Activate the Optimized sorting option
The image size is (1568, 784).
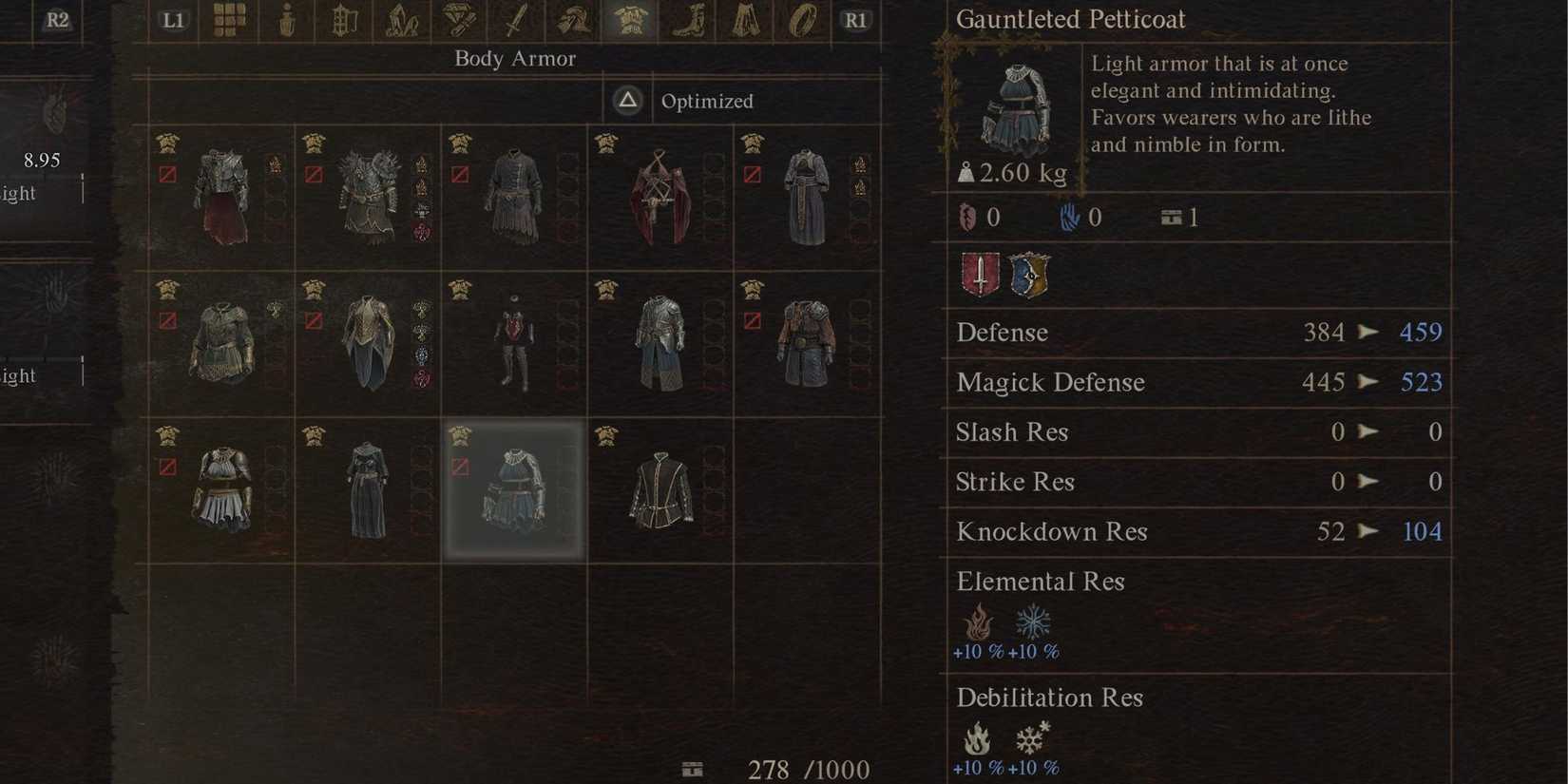click(707, 101)
